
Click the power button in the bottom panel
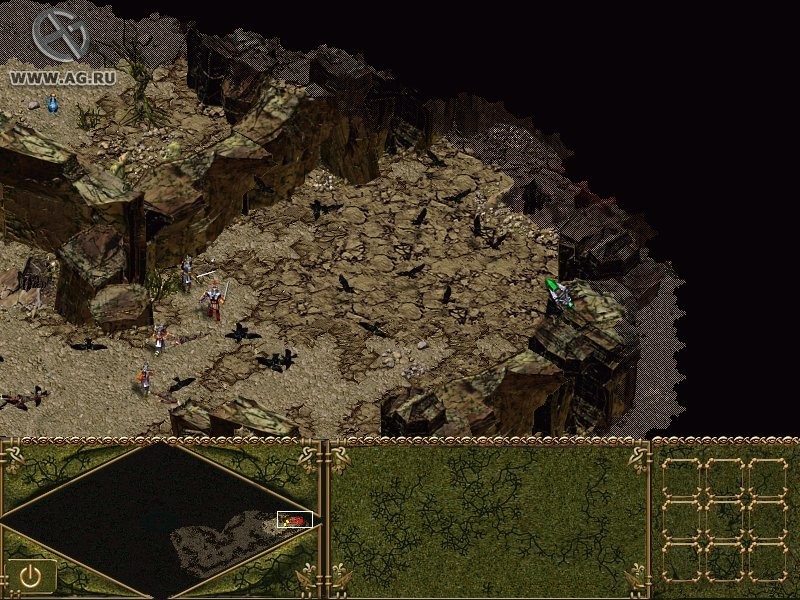pyautogui.click(x=30, y=575)
